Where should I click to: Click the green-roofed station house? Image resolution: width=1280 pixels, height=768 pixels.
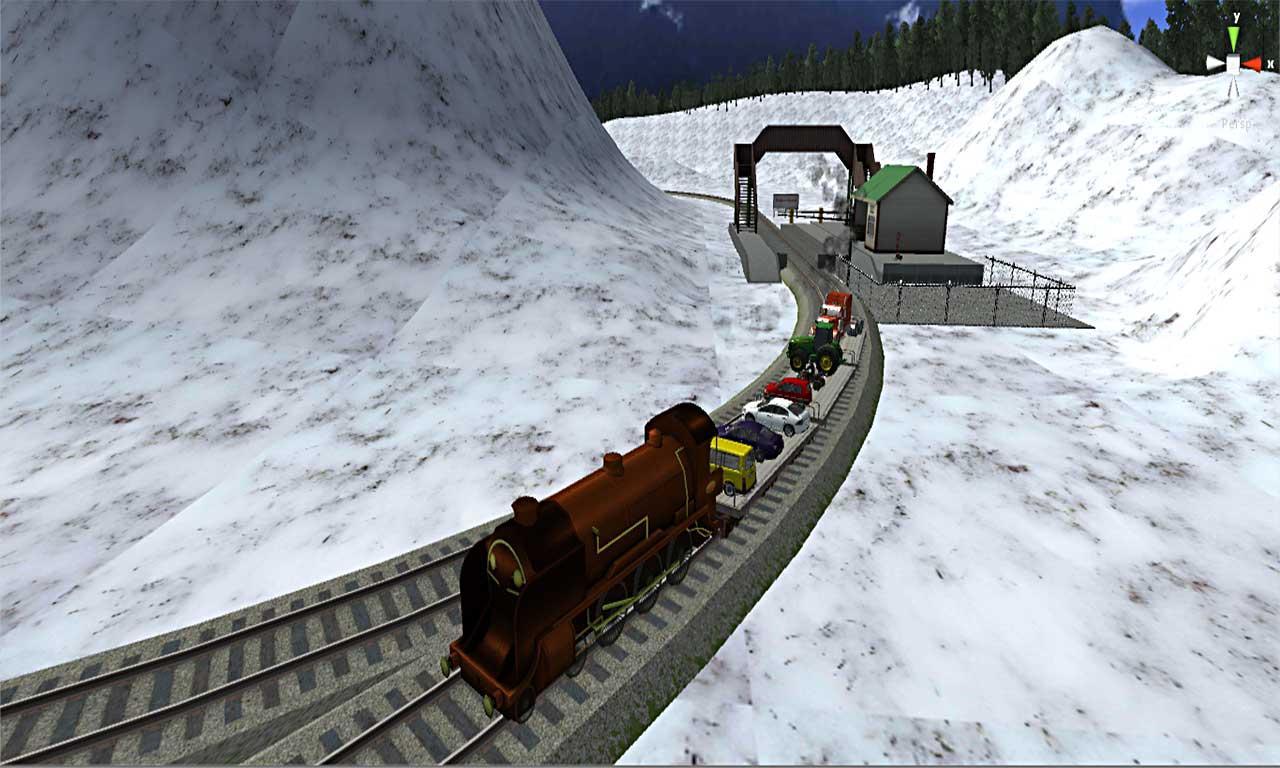tap(905, 210)
